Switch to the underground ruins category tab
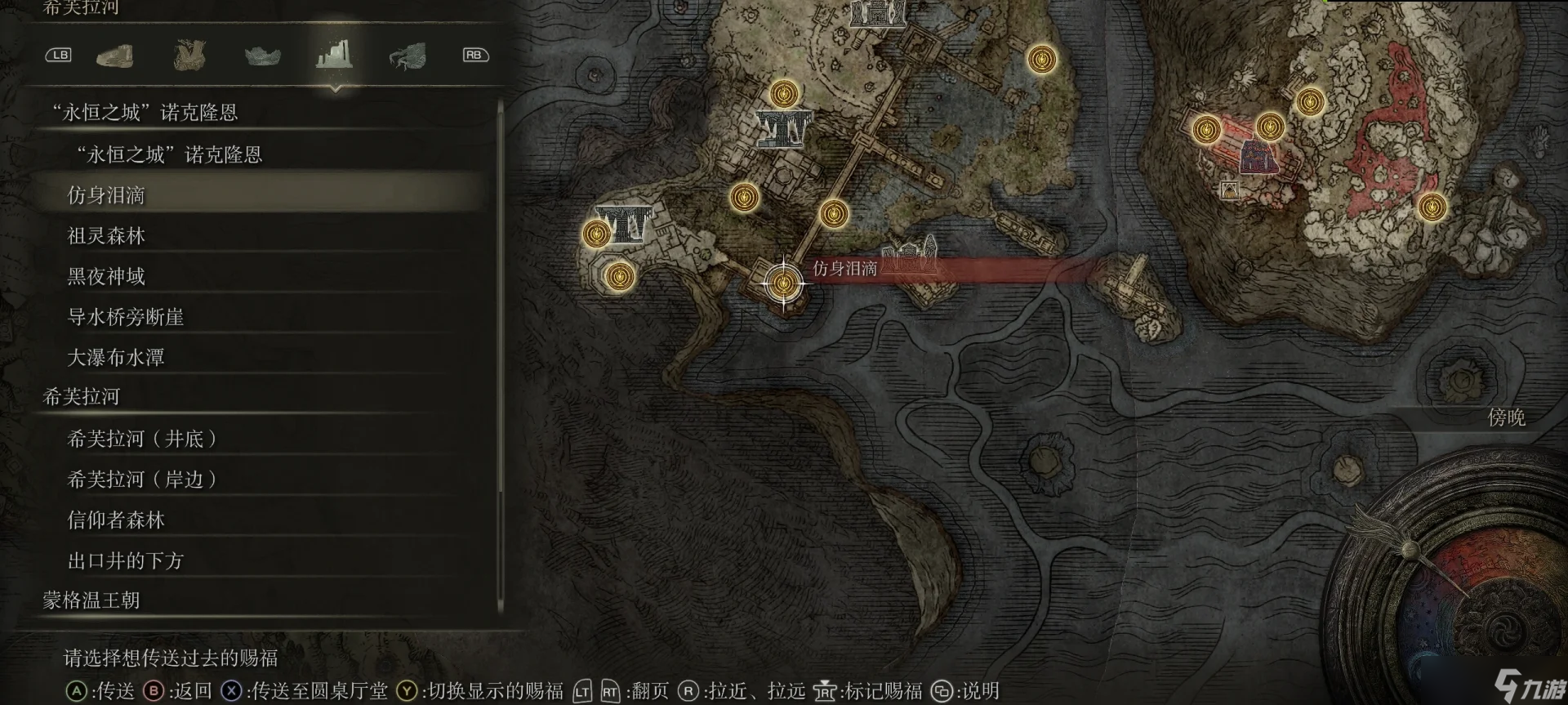 point(334,55)
